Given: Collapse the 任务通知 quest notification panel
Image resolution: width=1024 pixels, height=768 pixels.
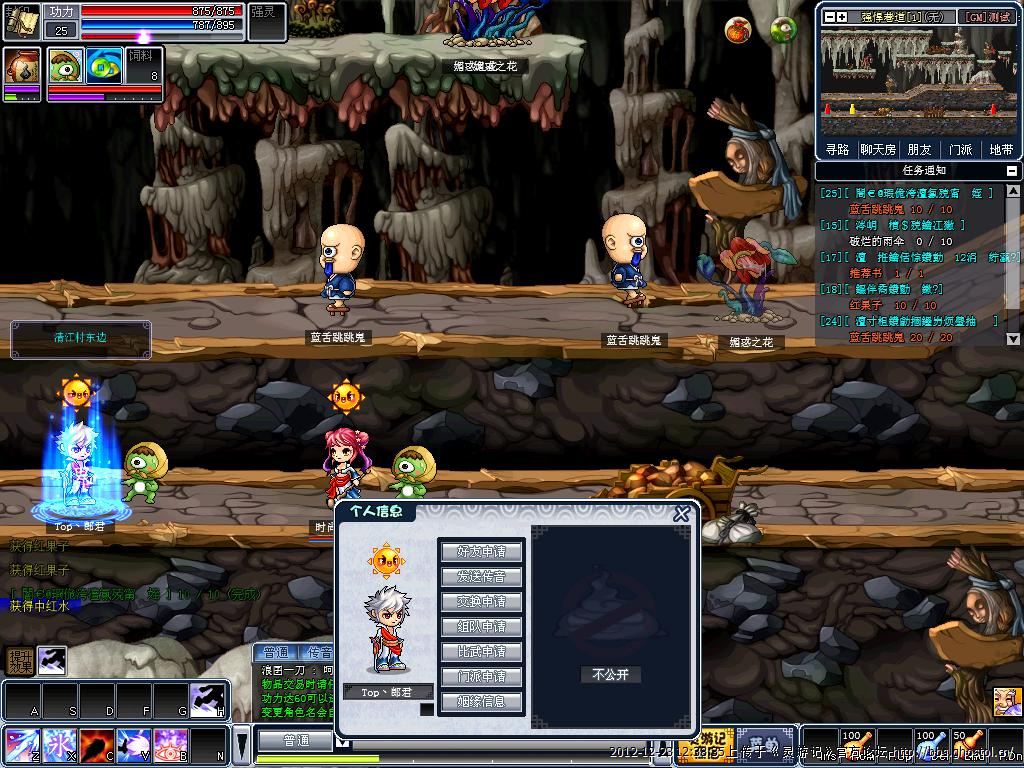Looking at the screenshot, I should tap(1011, 171).
